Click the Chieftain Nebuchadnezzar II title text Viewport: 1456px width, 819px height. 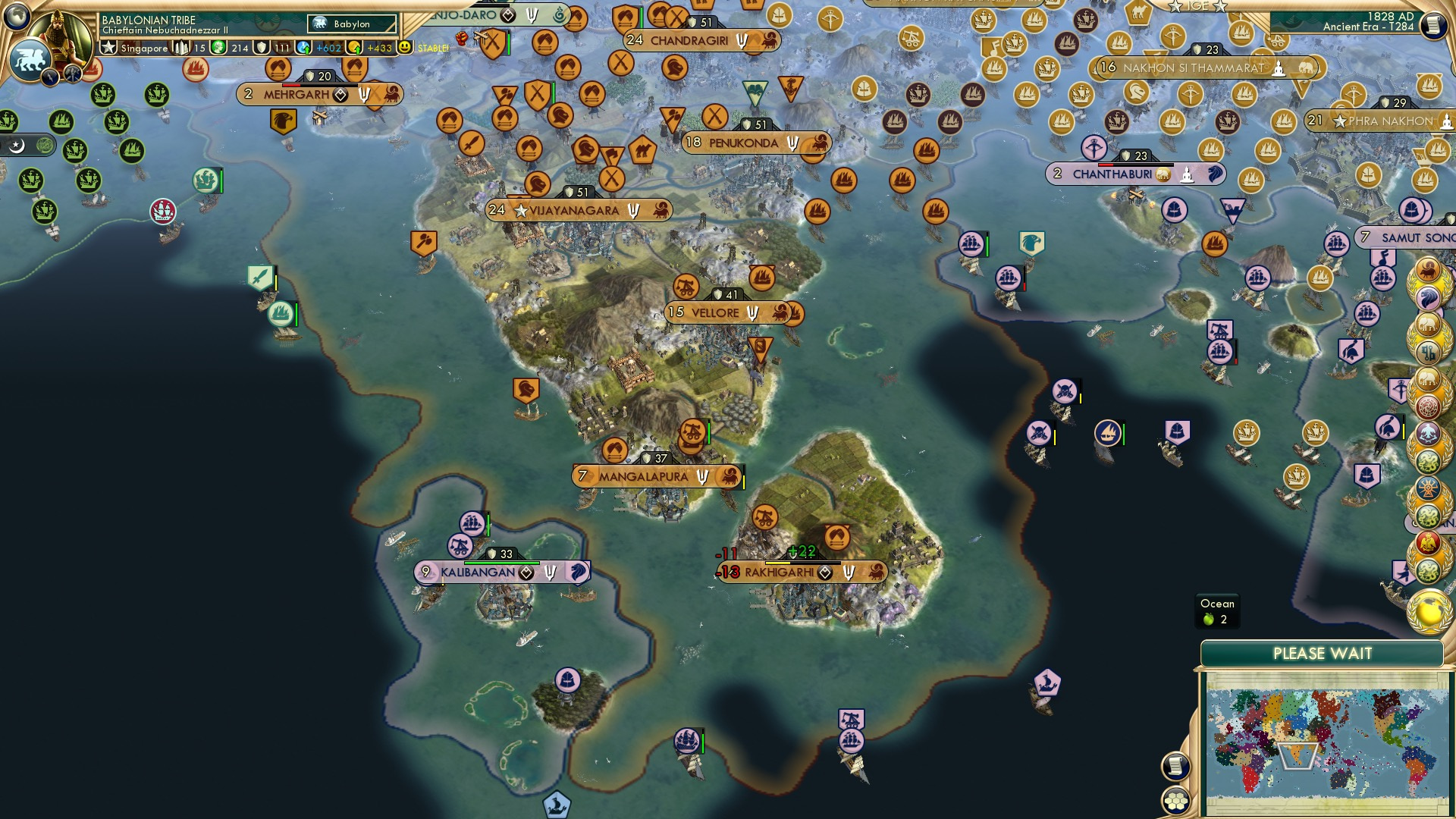[x=166, y=31]
